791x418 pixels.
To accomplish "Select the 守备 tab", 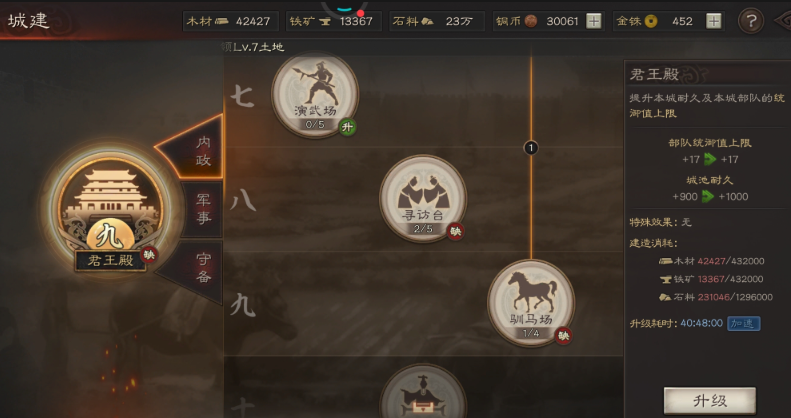I will click(203, 266).
